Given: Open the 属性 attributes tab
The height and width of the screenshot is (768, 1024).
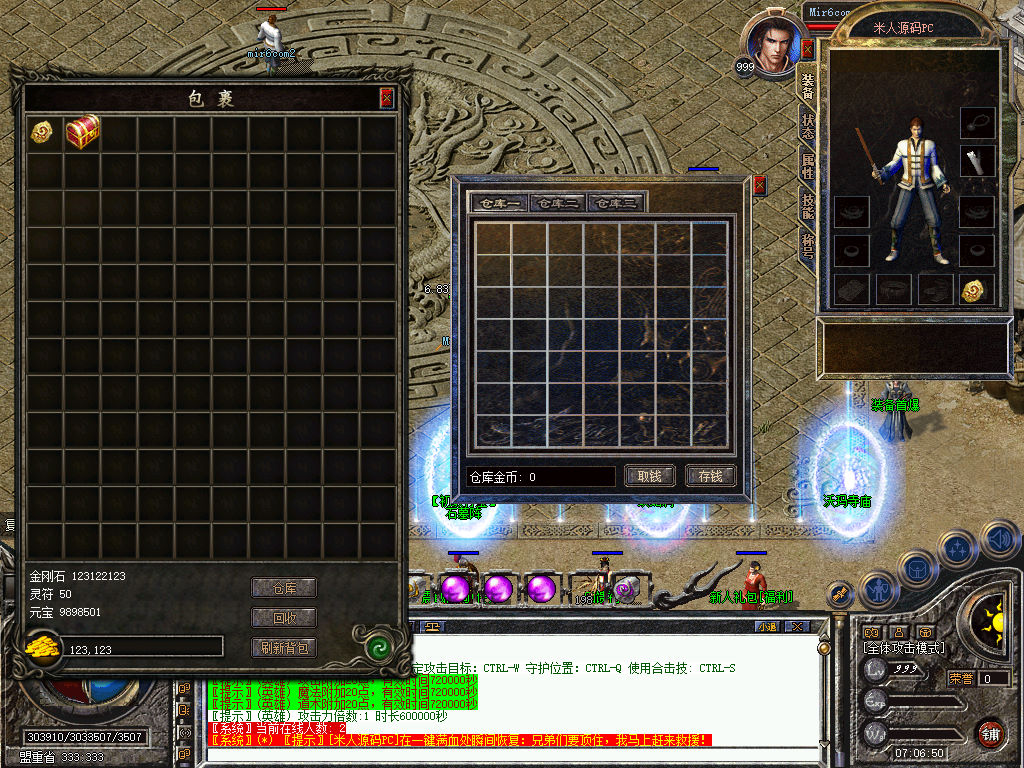Looking at the screenshot, I should [807, 165].
